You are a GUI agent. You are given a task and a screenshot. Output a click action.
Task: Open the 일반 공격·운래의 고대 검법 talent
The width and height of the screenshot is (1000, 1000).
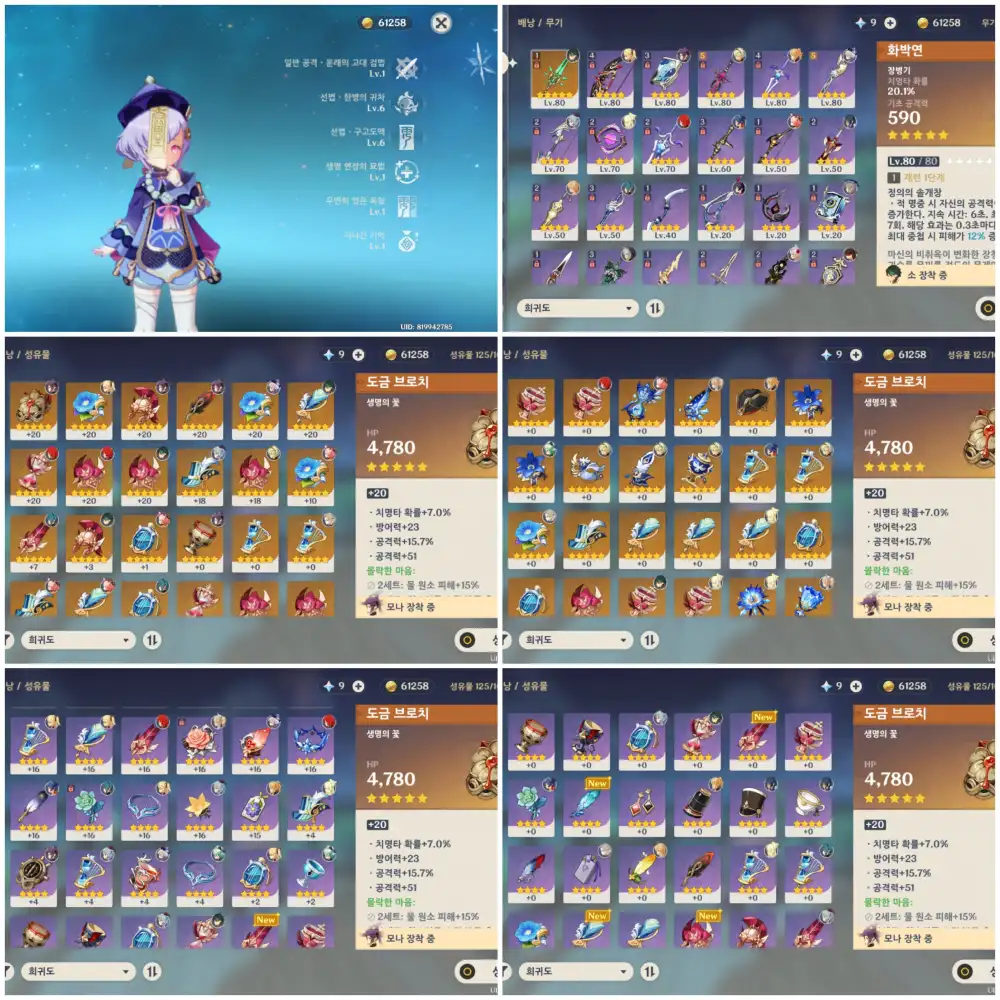[406, 68]
